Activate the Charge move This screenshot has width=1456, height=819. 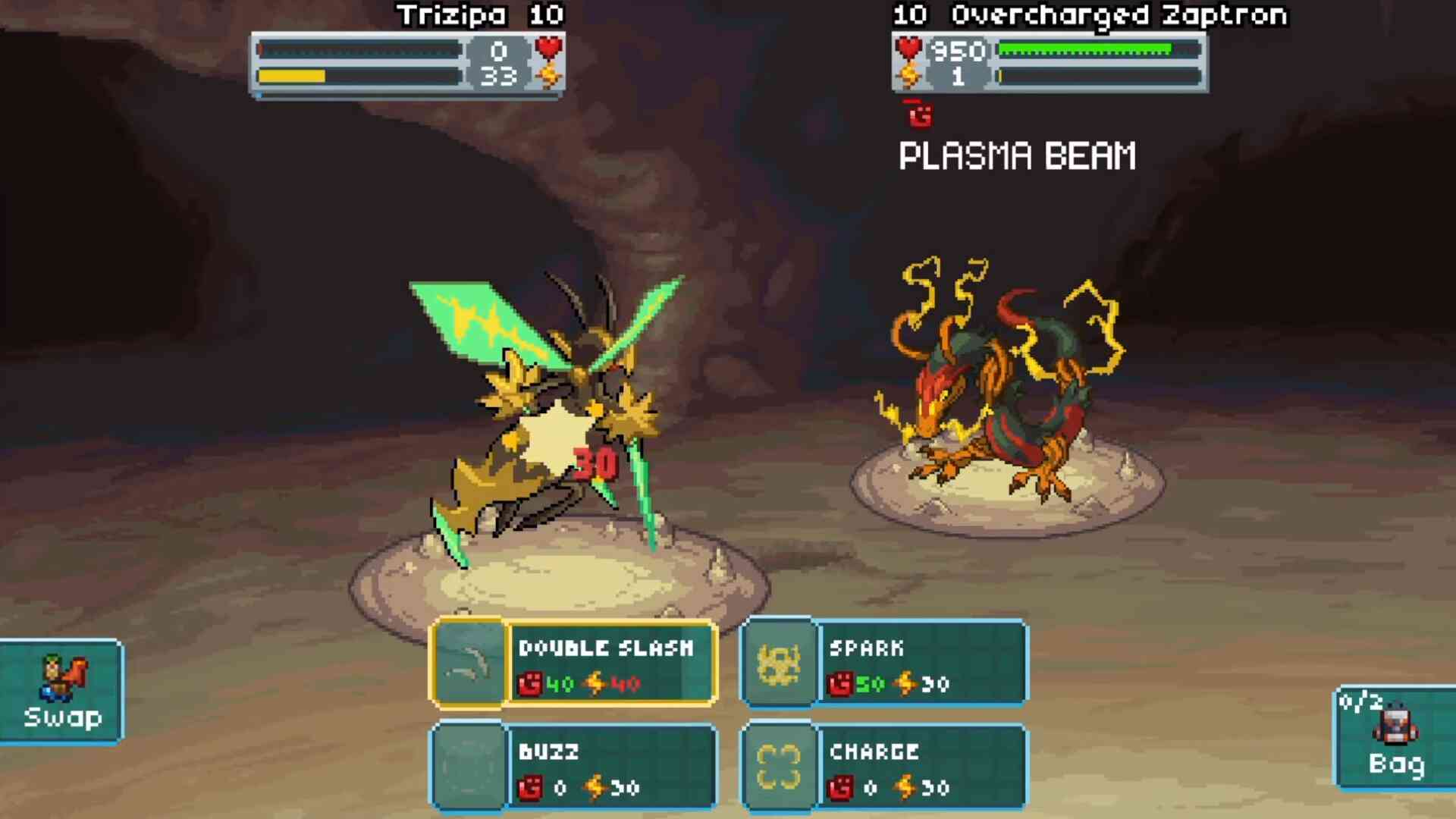tap(884, 767)
